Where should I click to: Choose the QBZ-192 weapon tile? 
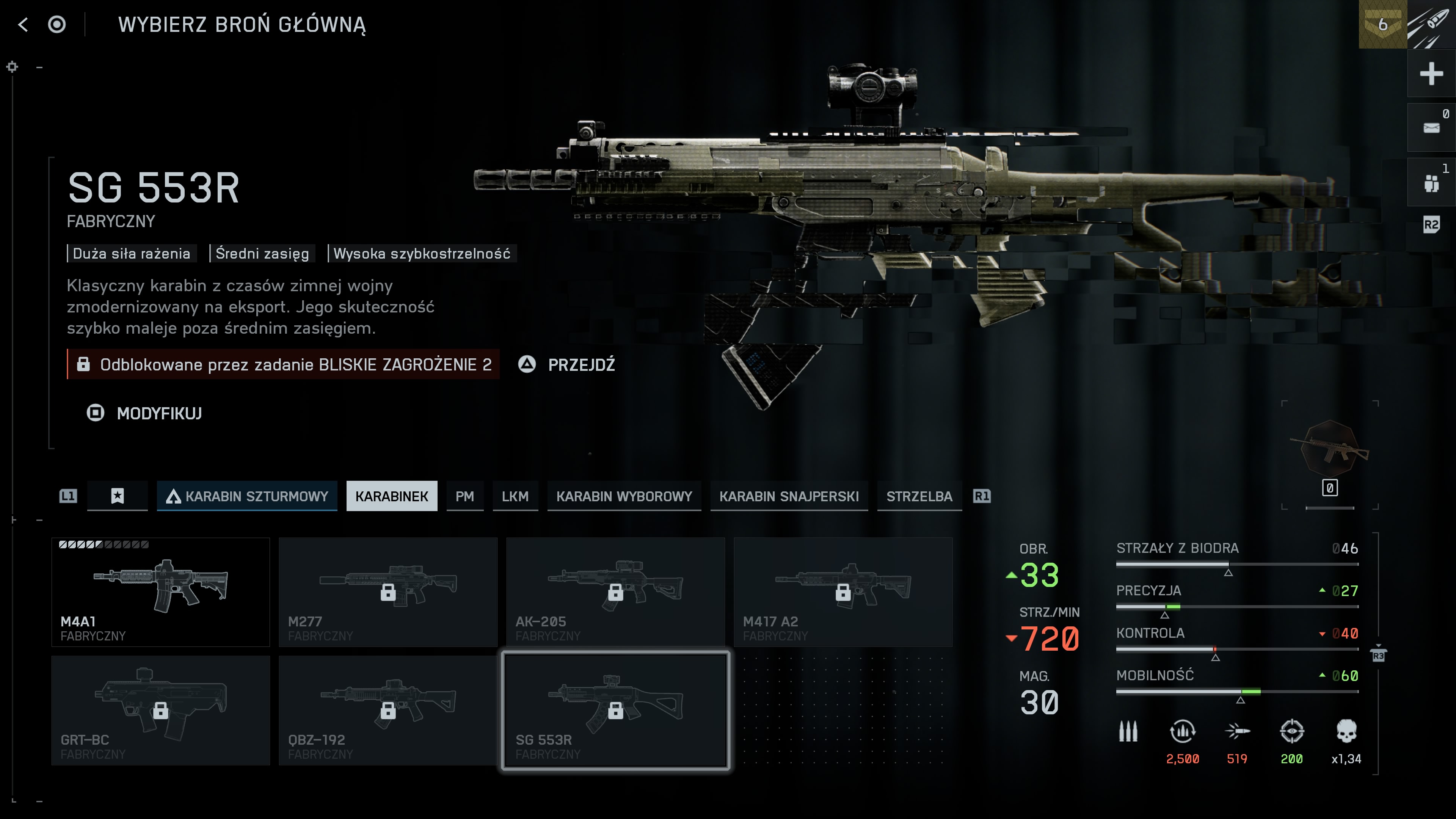coord(388,710)
